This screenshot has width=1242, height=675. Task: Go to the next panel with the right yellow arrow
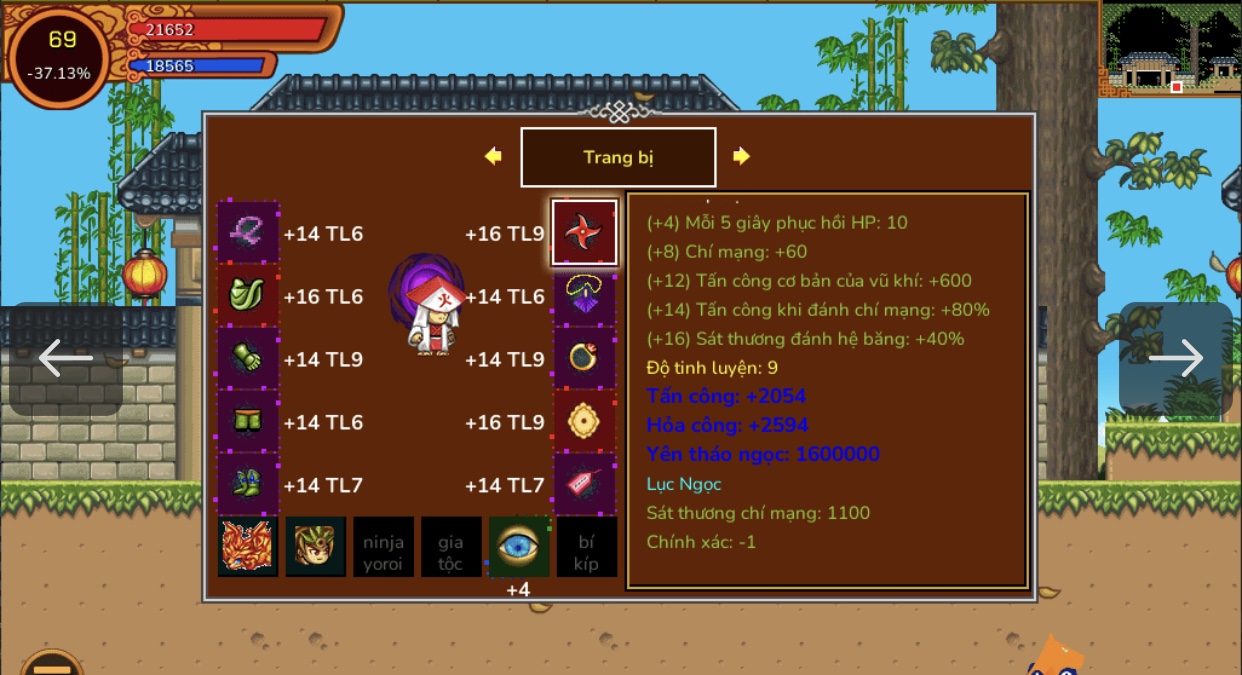coord(741,156)
